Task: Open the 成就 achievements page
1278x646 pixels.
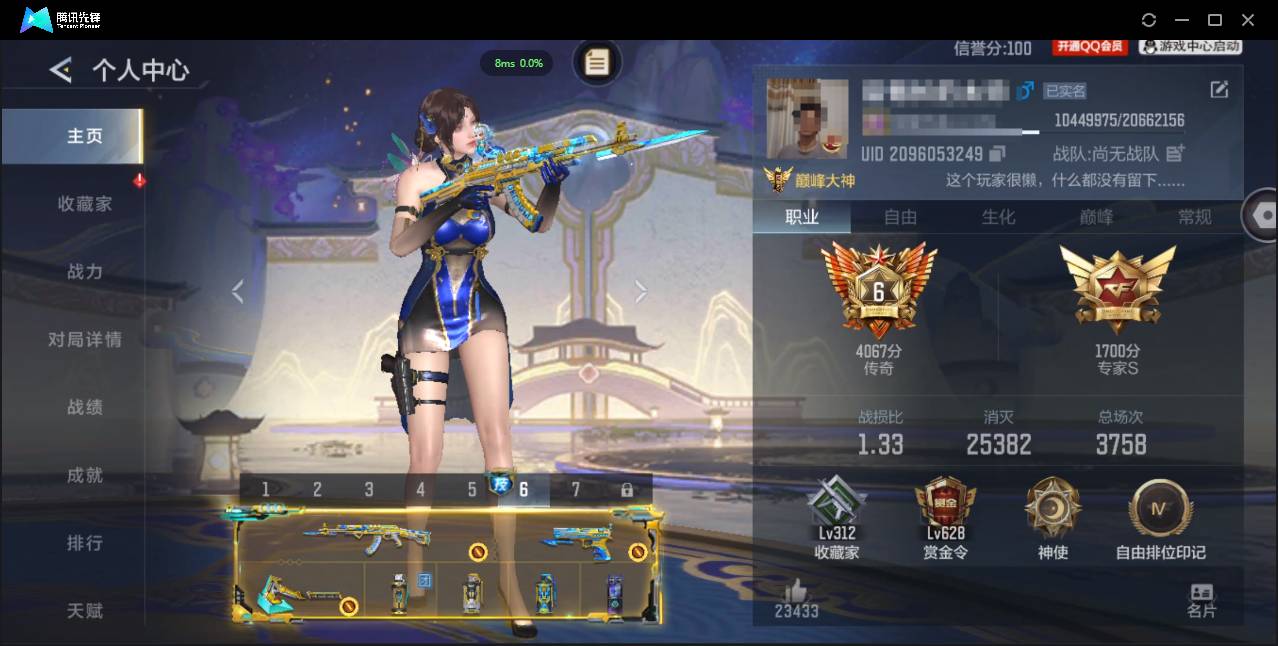Action: pos(84,475)
